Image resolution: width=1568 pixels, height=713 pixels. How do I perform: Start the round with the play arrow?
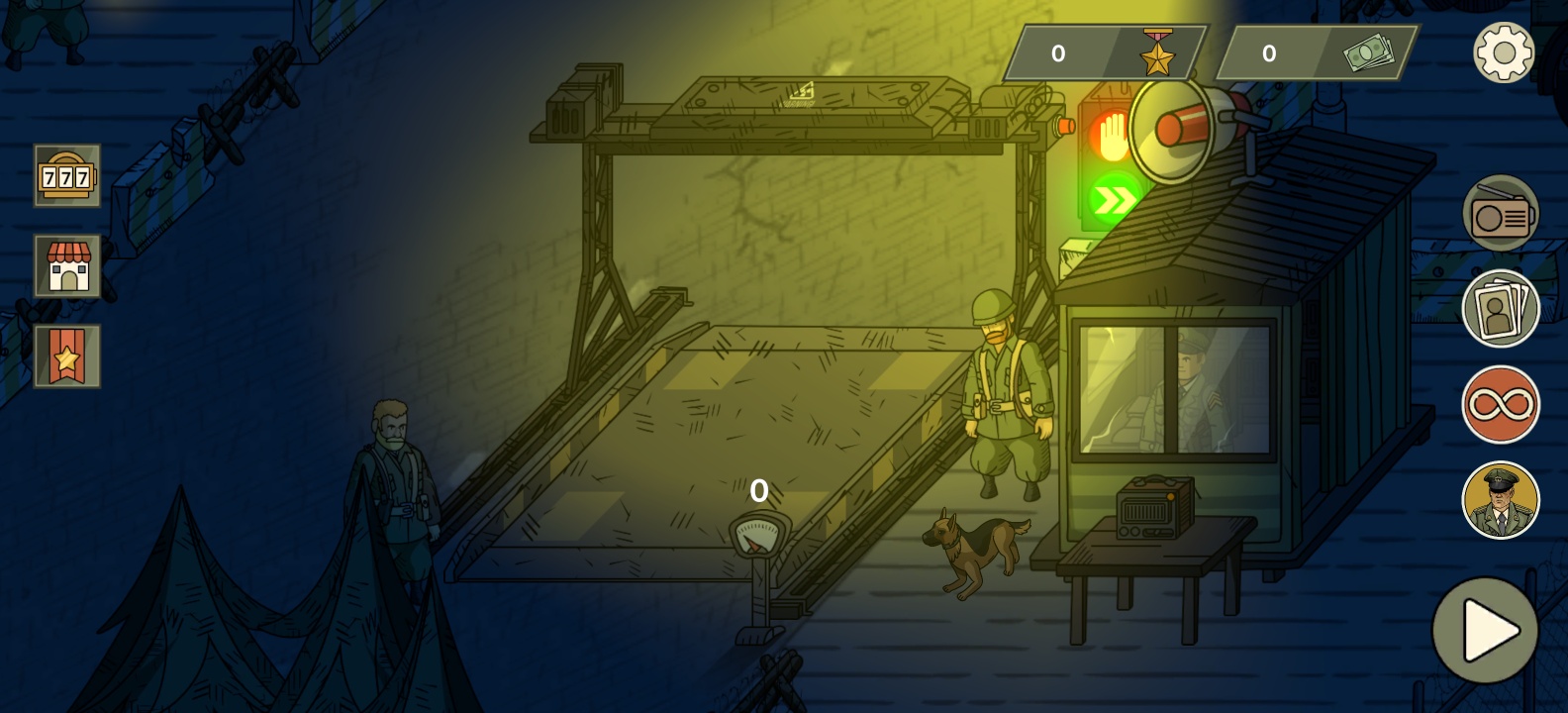pyautogui.click(x=1486, y=631)
